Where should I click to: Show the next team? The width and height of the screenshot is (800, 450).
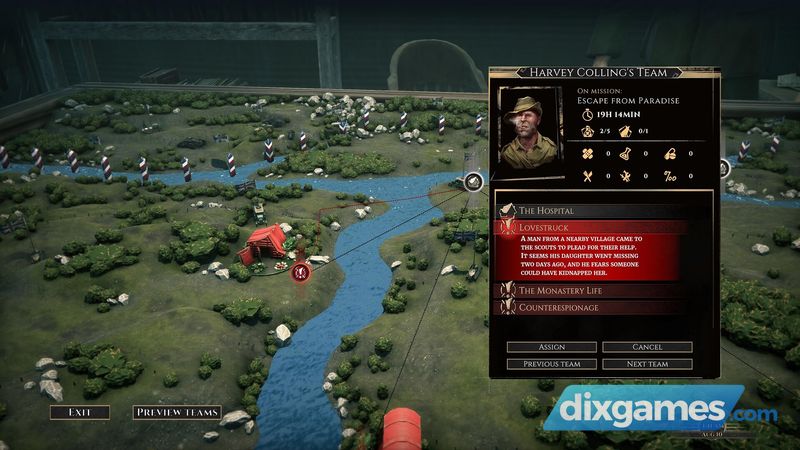(647, 364)
